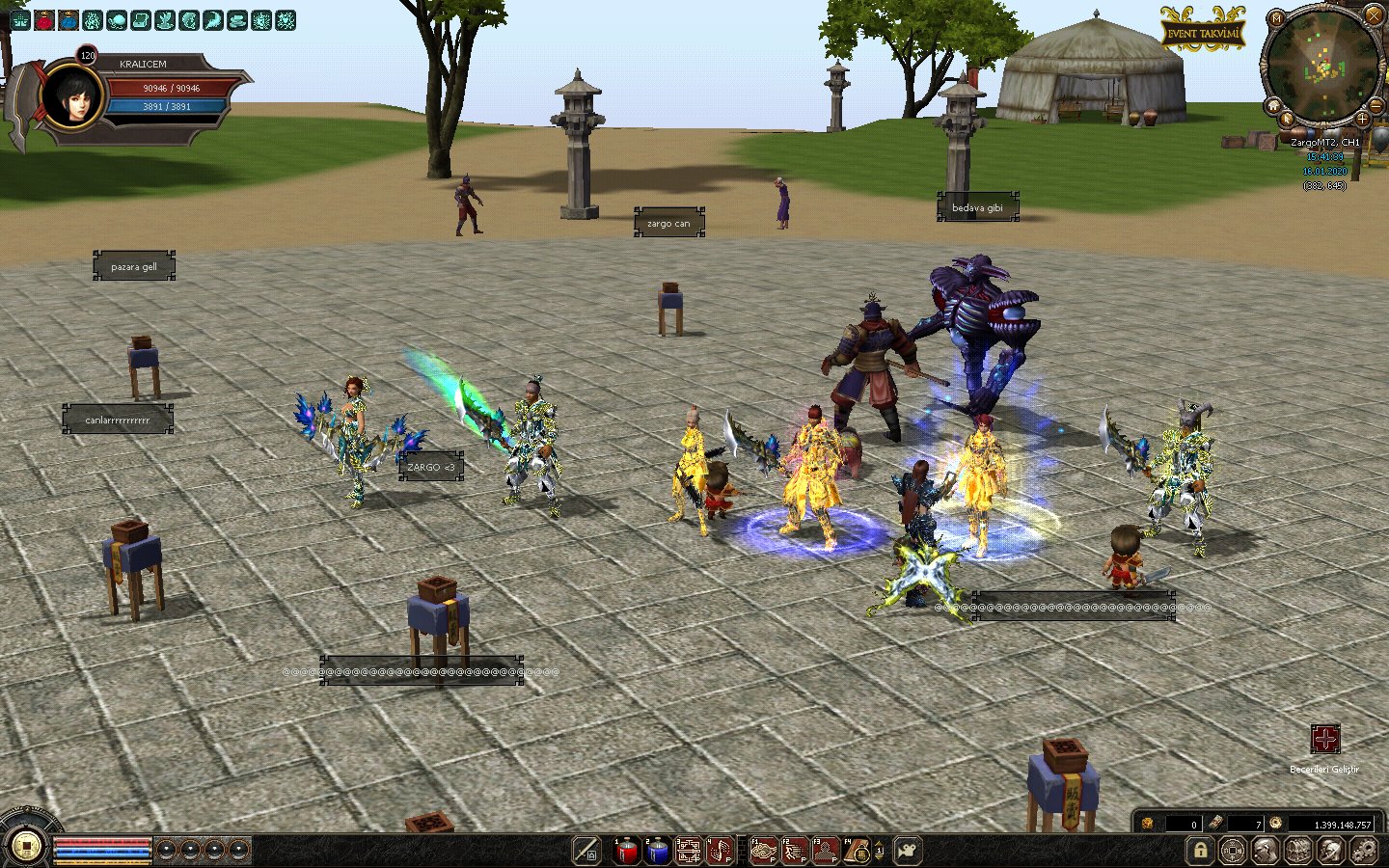Zoom out the minimap with the minus button

tap(1376, 105)
